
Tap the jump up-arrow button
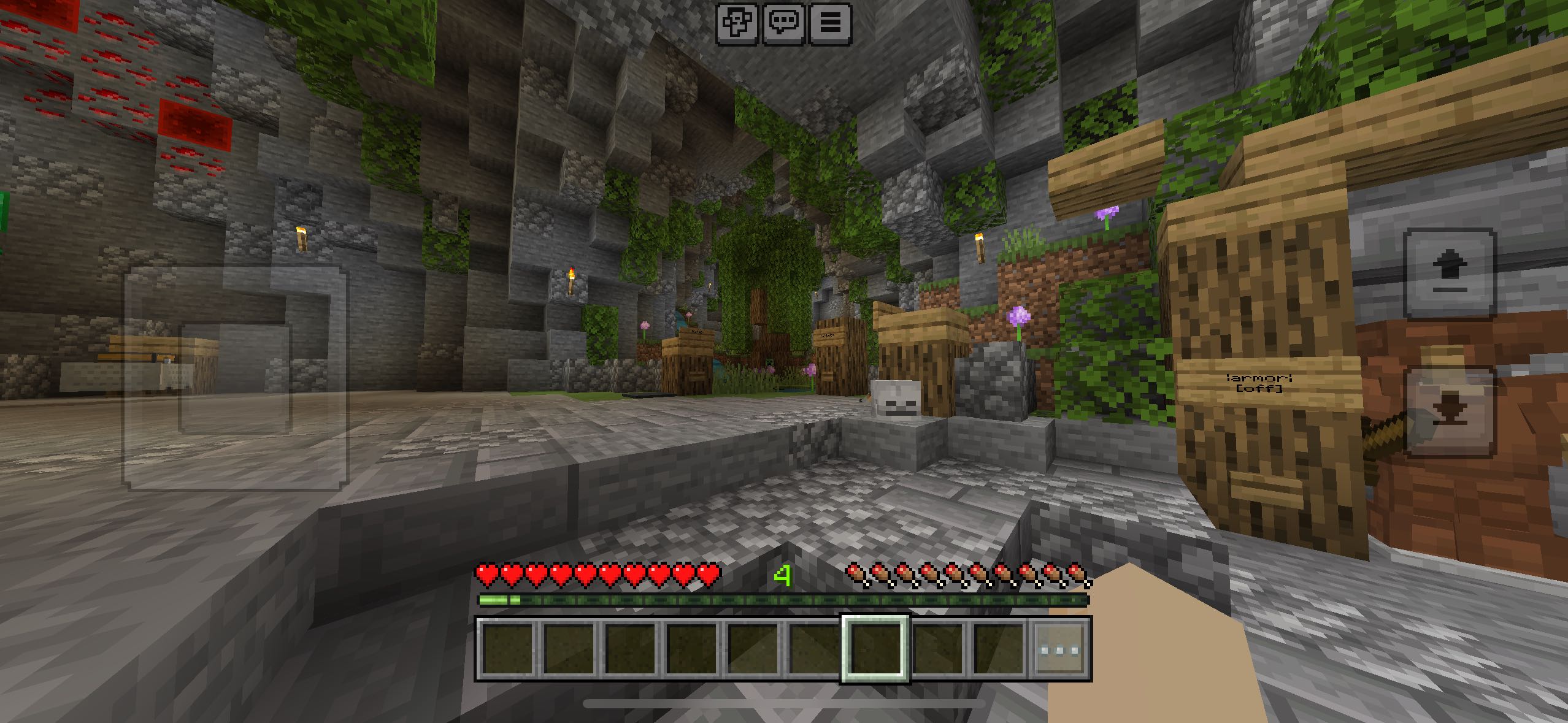point(1450,274)
